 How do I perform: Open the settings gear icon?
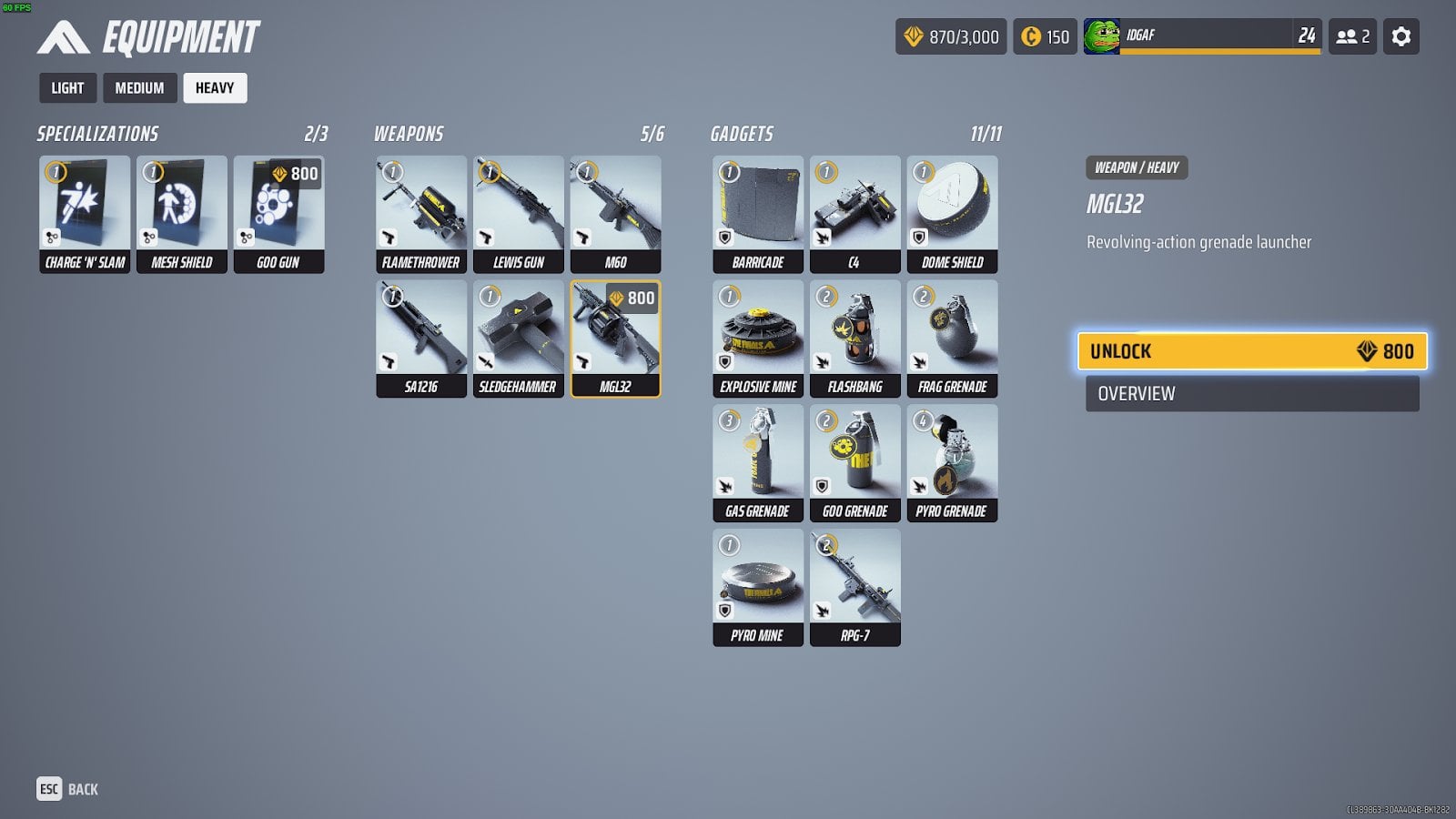pos(1401,36)
